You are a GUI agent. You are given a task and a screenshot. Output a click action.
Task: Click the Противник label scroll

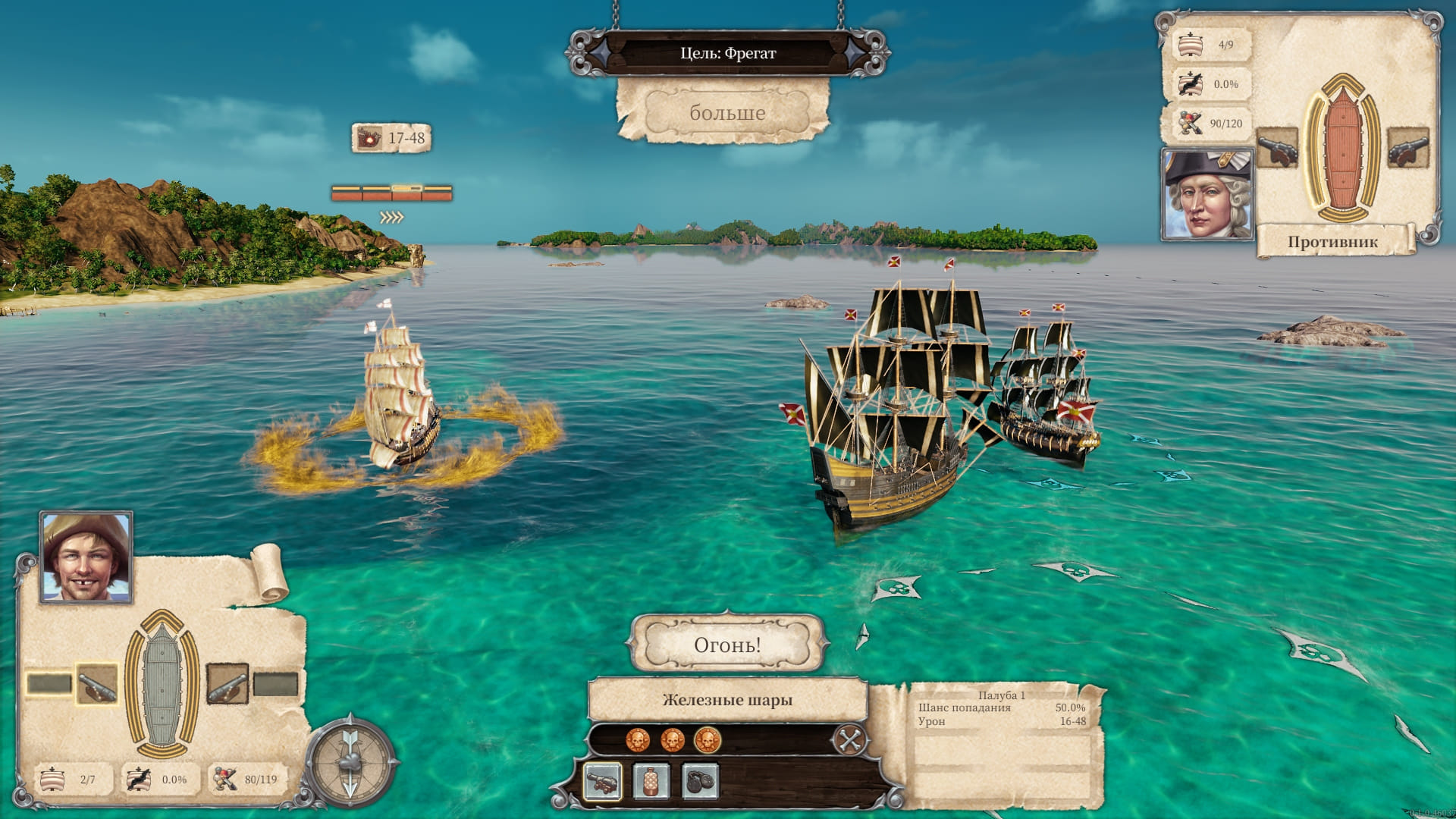[x=1332, y=242]
